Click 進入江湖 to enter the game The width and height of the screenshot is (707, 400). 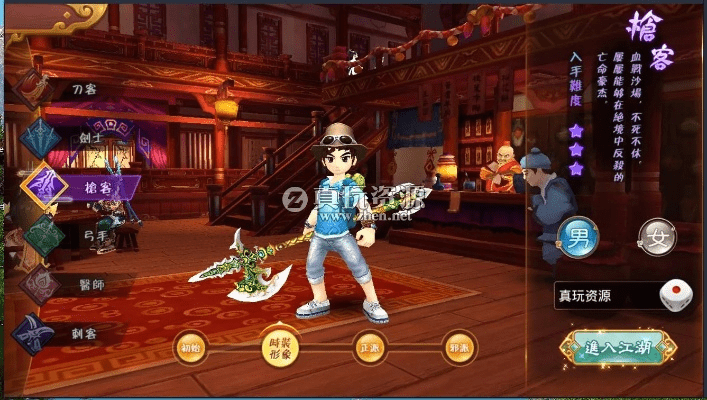(617, 347)
